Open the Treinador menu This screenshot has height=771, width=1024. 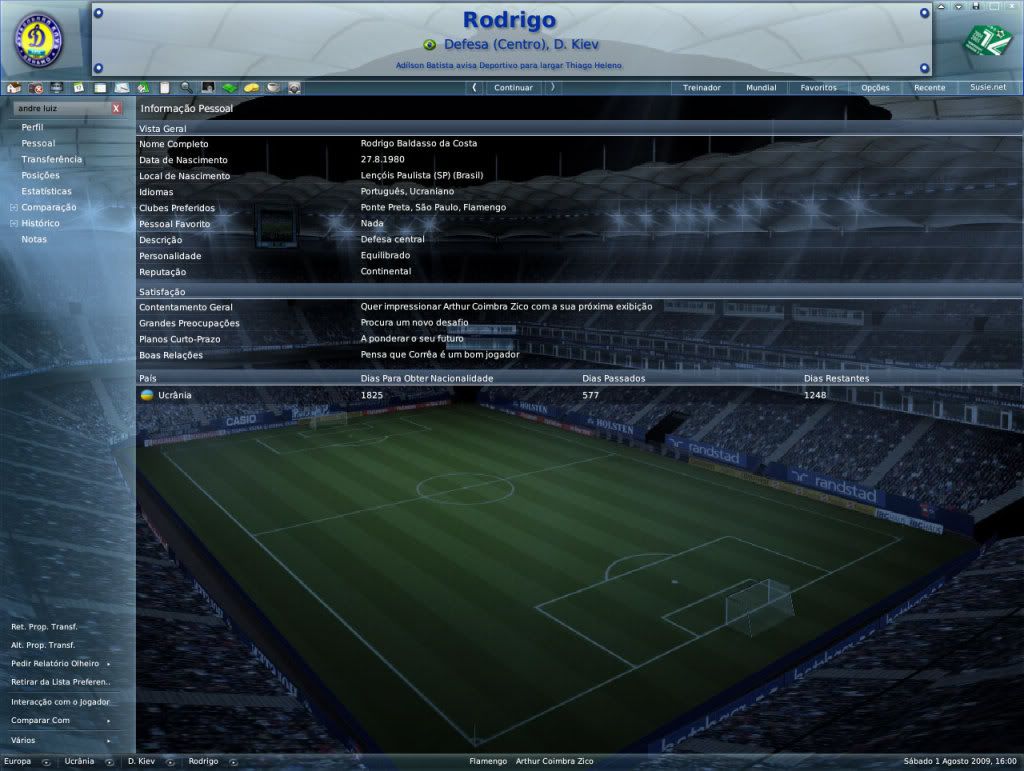[x=701, y=88]
